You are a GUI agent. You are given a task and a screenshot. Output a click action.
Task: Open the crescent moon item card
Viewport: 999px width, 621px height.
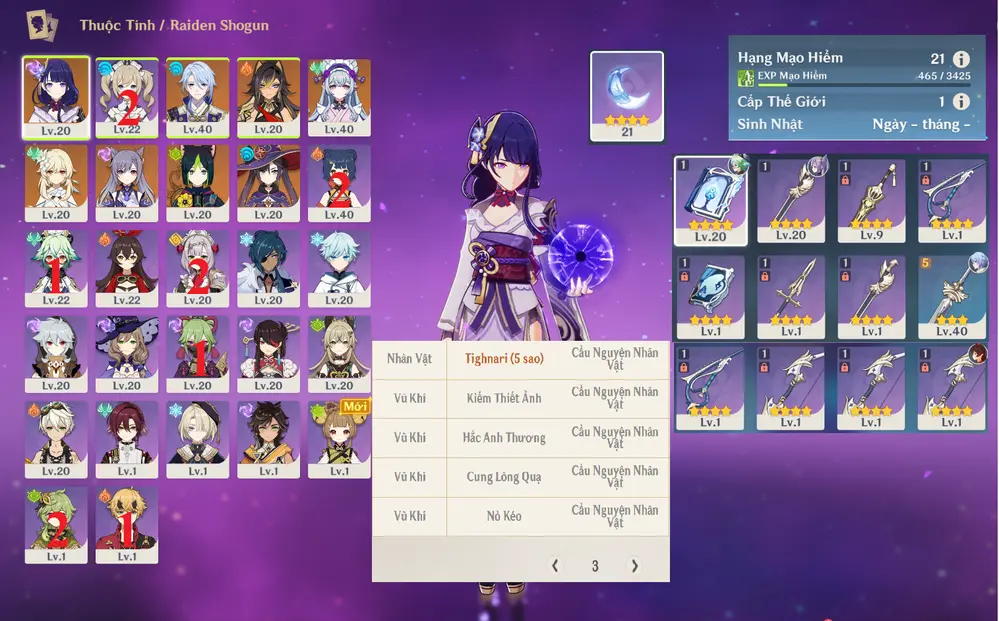tap(627, 96)
